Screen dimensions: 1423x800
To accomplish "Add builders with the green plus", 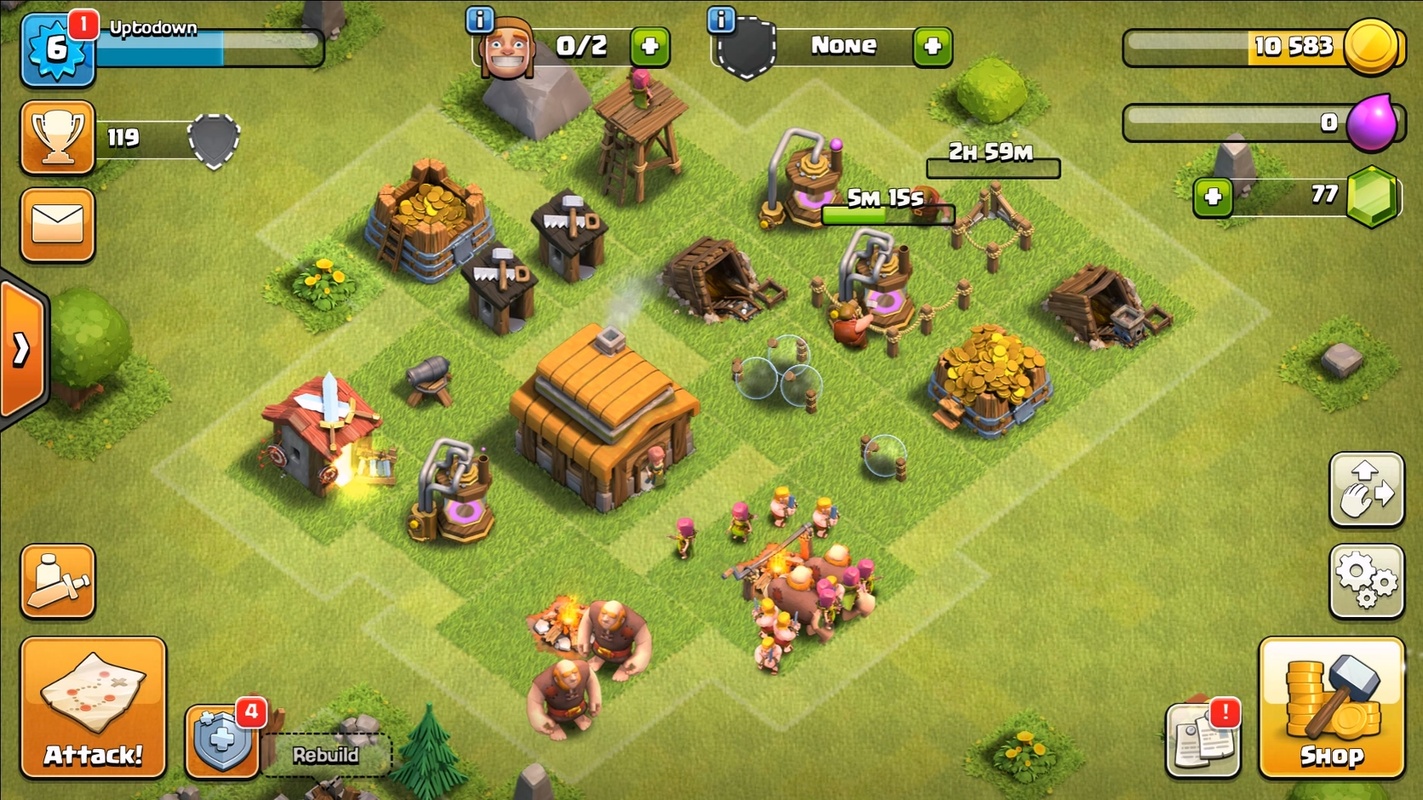I will click(649, 46).
